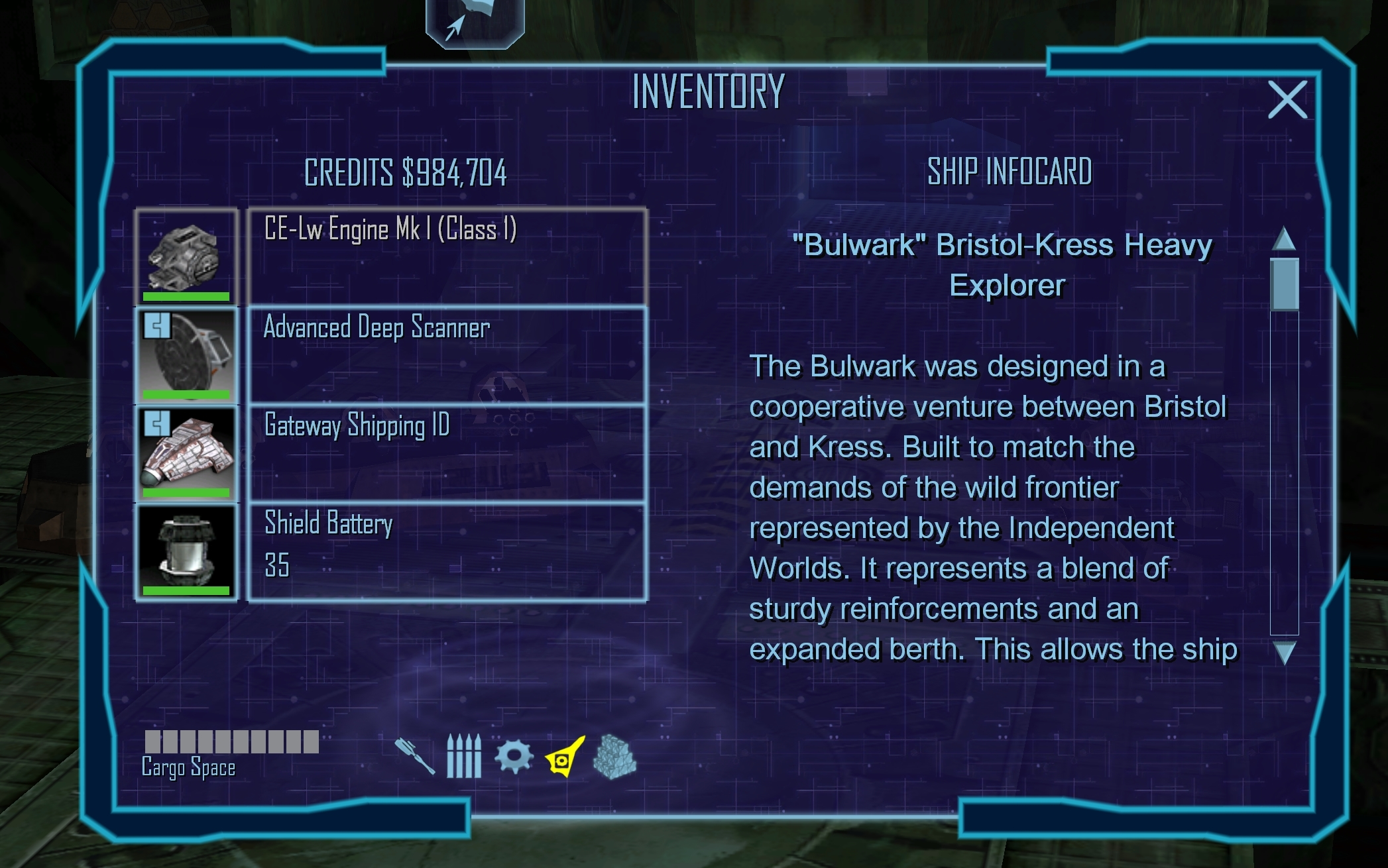This screenshot has height=868, width=1388.
Task: Click the arrow icon above the inventory
Action: pyautogui.click(x=475, y=23)
